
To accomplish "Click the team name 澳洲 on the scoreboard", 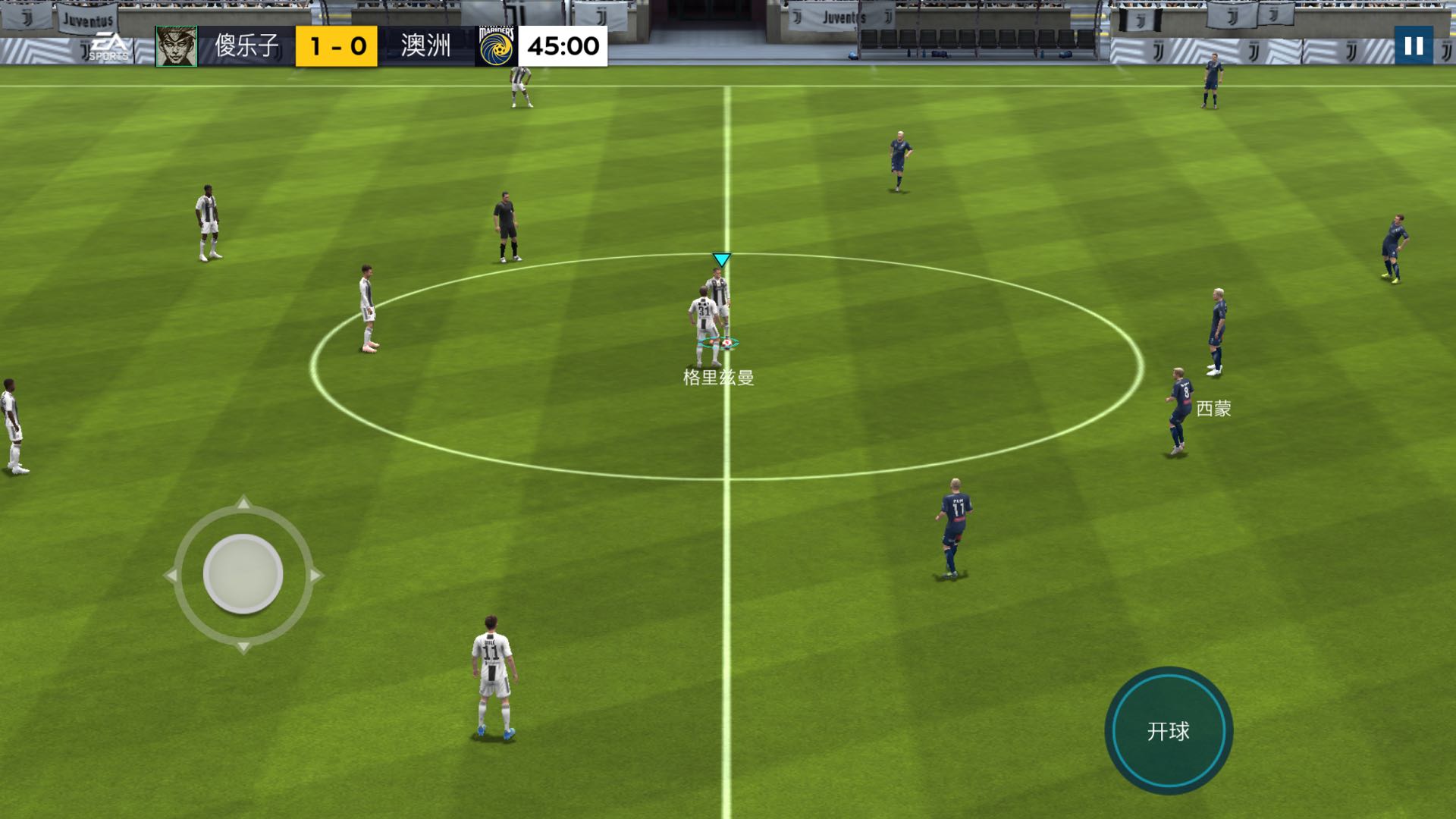I will [425, 45].
